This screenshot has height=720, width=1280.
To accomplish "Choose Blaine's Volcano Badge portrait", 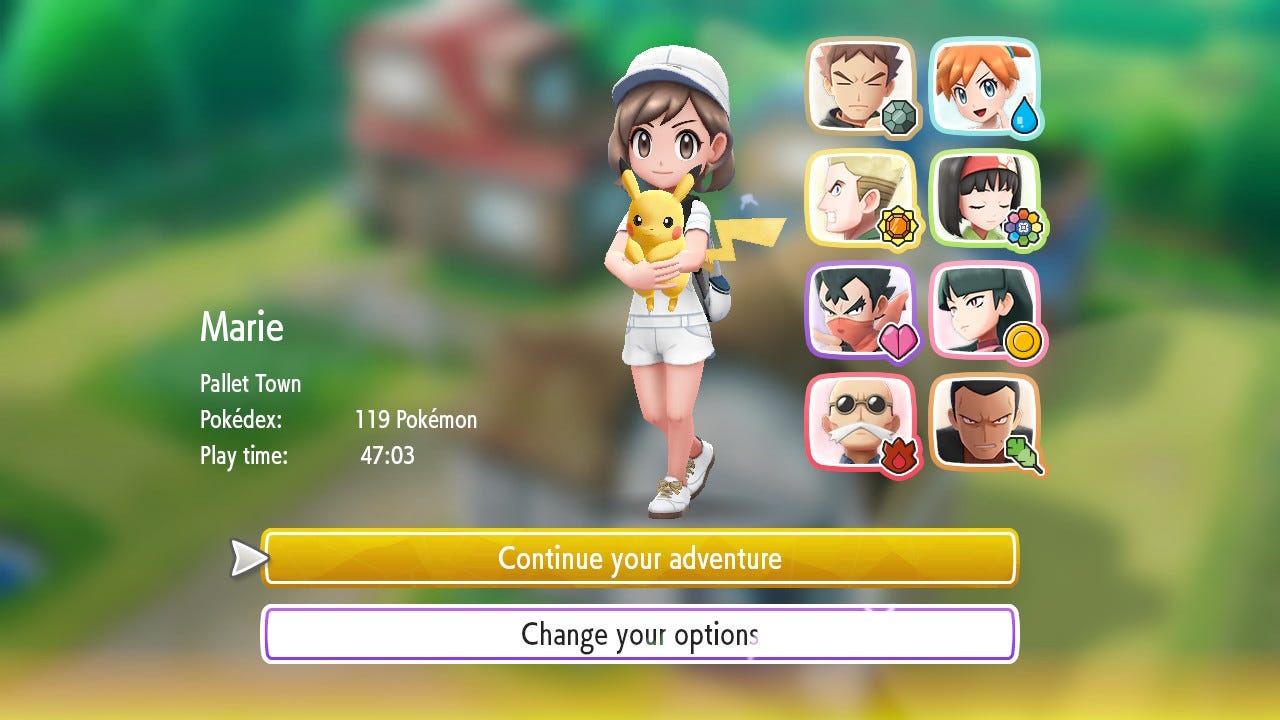I will pyautogui.click(x=859, y=421).
